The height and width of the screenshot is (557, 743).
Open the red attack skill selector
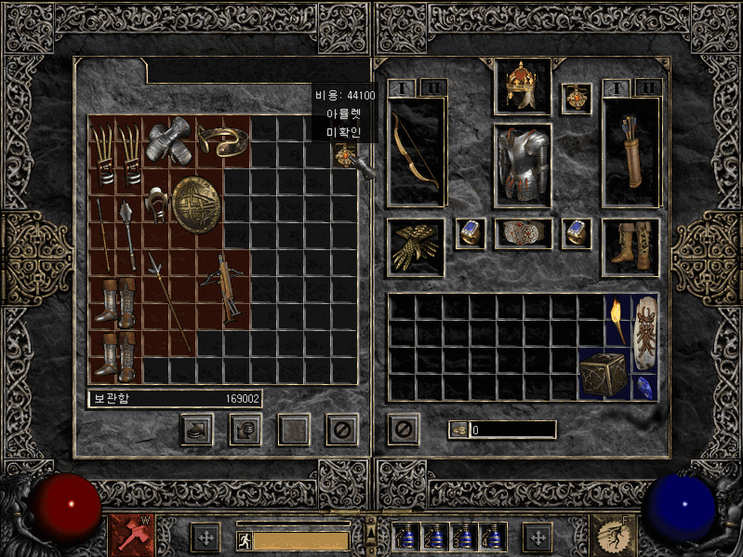coord(129,534)
